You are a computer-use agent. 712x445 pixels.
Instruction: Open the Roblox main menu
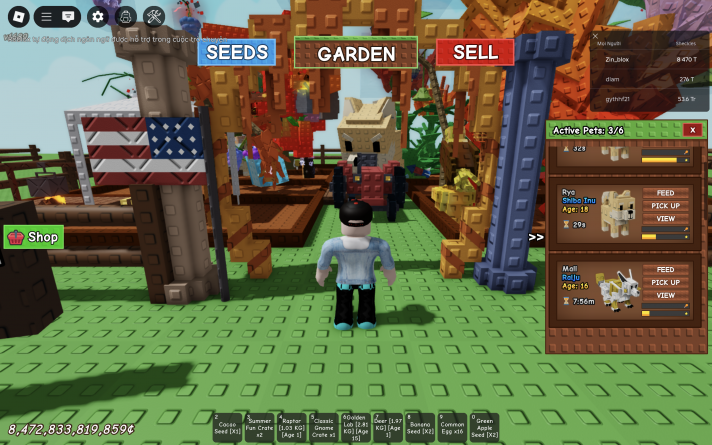tap(16, 16)
